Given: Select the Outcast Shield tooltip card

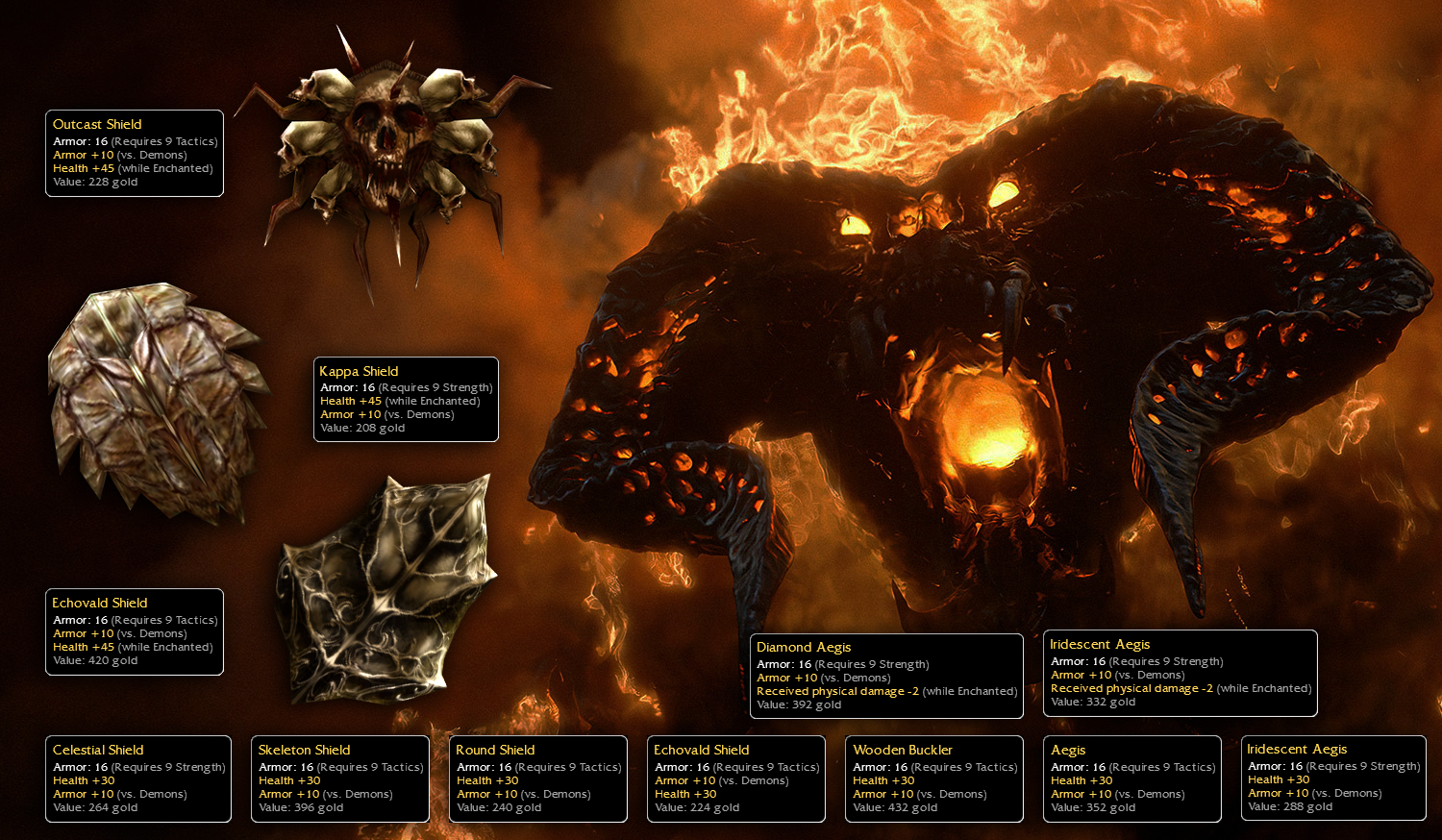Looking at the screenshot, I should pyautogui.click(x=135, y=153).
